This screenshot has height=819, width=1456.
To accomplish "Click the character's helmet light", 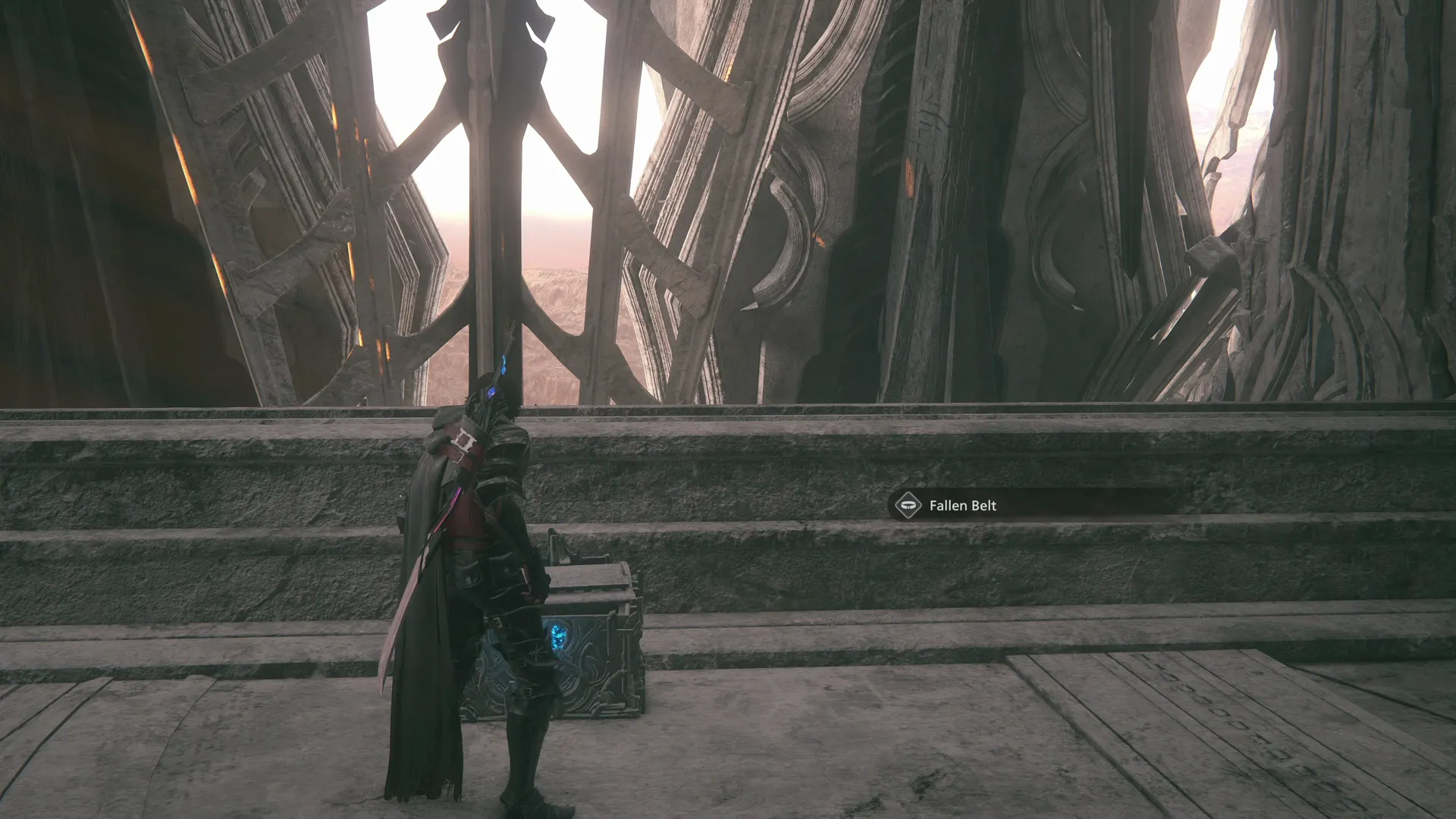I will tap(491, 392).
